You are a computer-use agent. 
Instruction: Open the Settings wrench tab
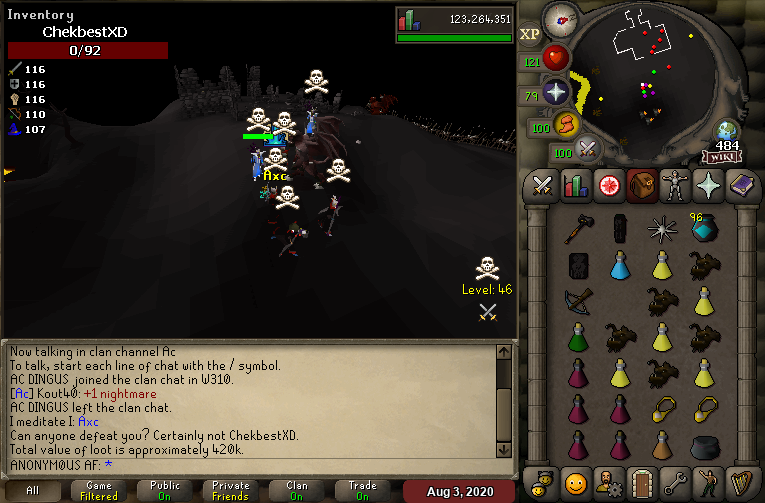(x=675, y=481)
